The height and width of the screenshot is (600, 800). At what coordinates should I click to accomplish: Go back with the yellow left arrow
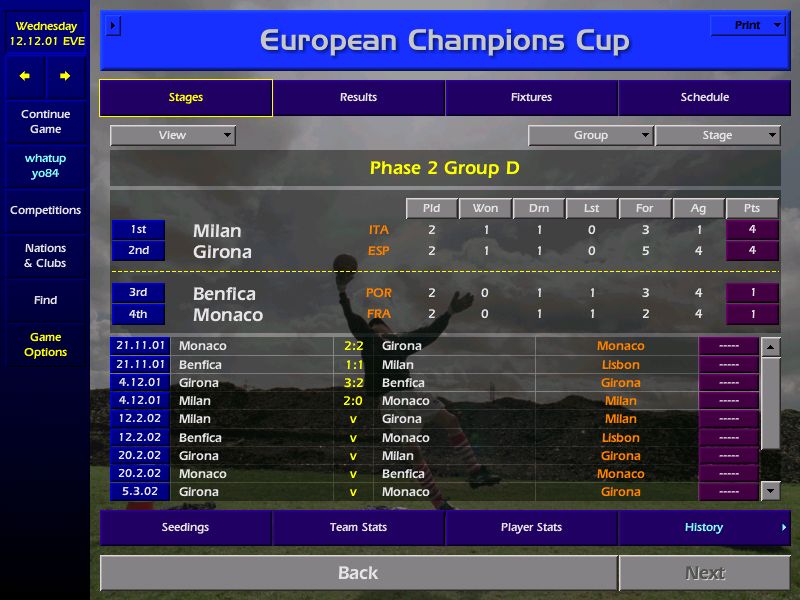[x=25, y=76]
